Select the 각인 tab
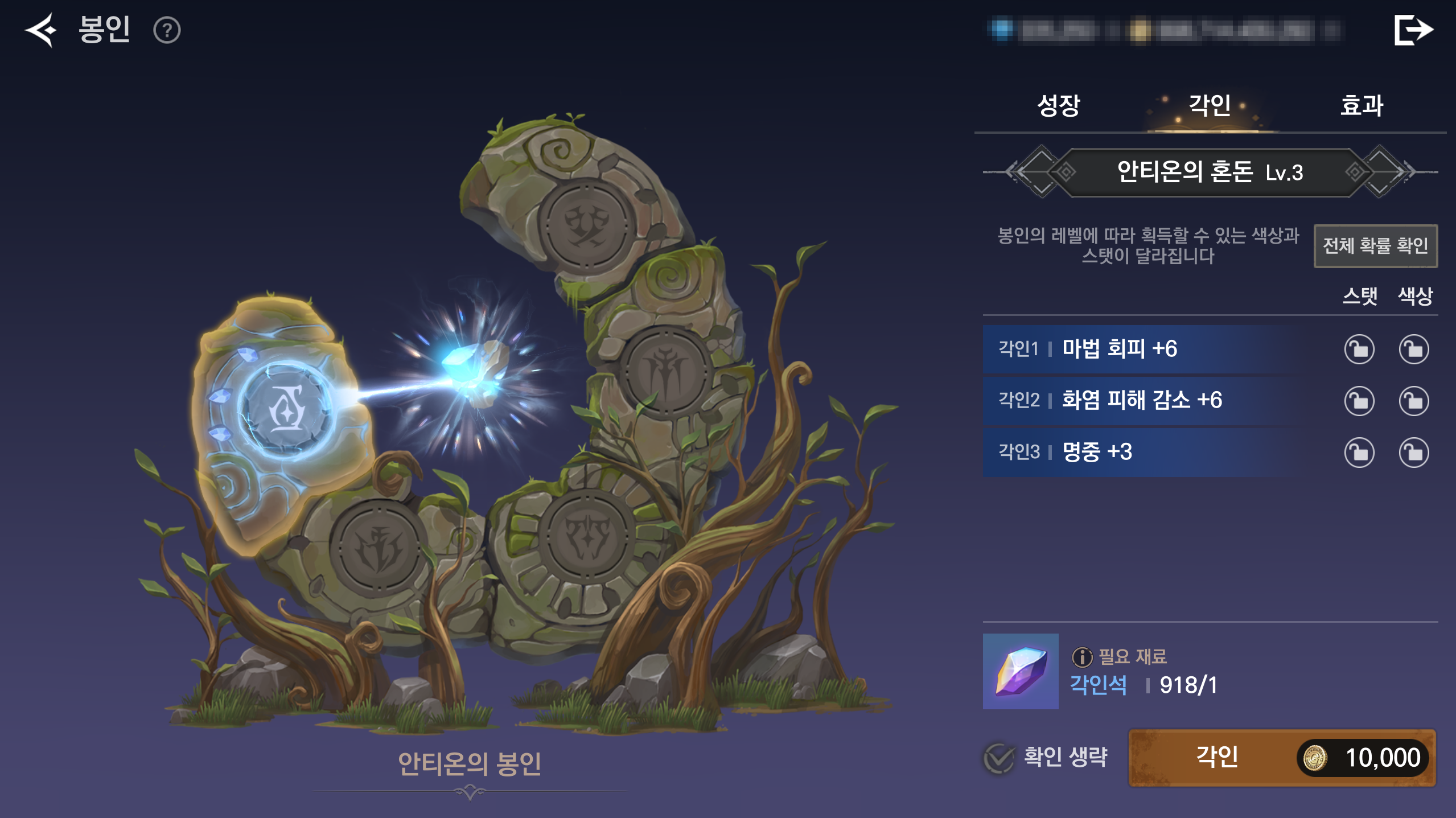 (1210, 105)
